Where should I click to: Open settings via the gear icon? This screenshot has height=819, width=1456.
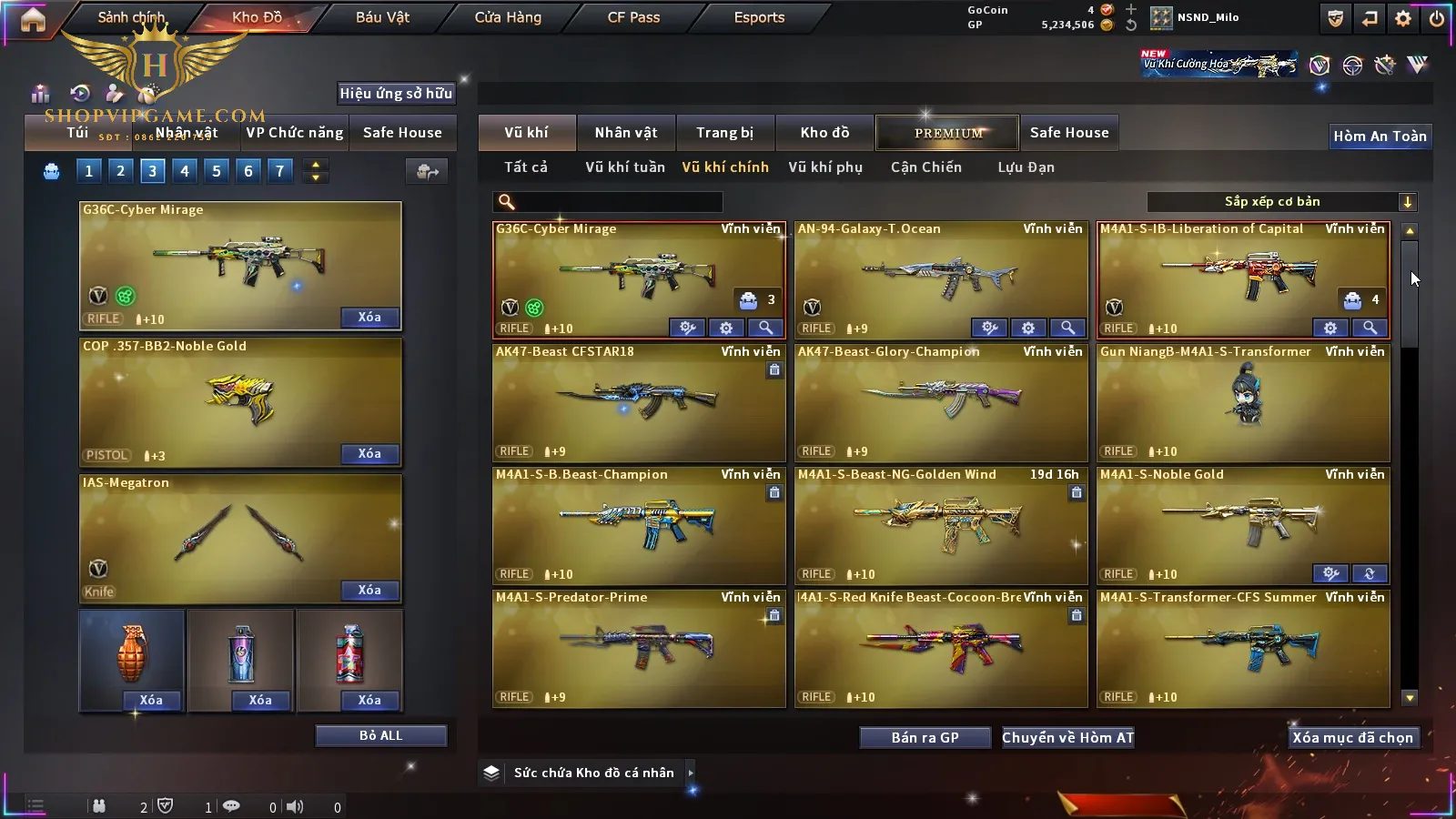(x=1403, y=18)
